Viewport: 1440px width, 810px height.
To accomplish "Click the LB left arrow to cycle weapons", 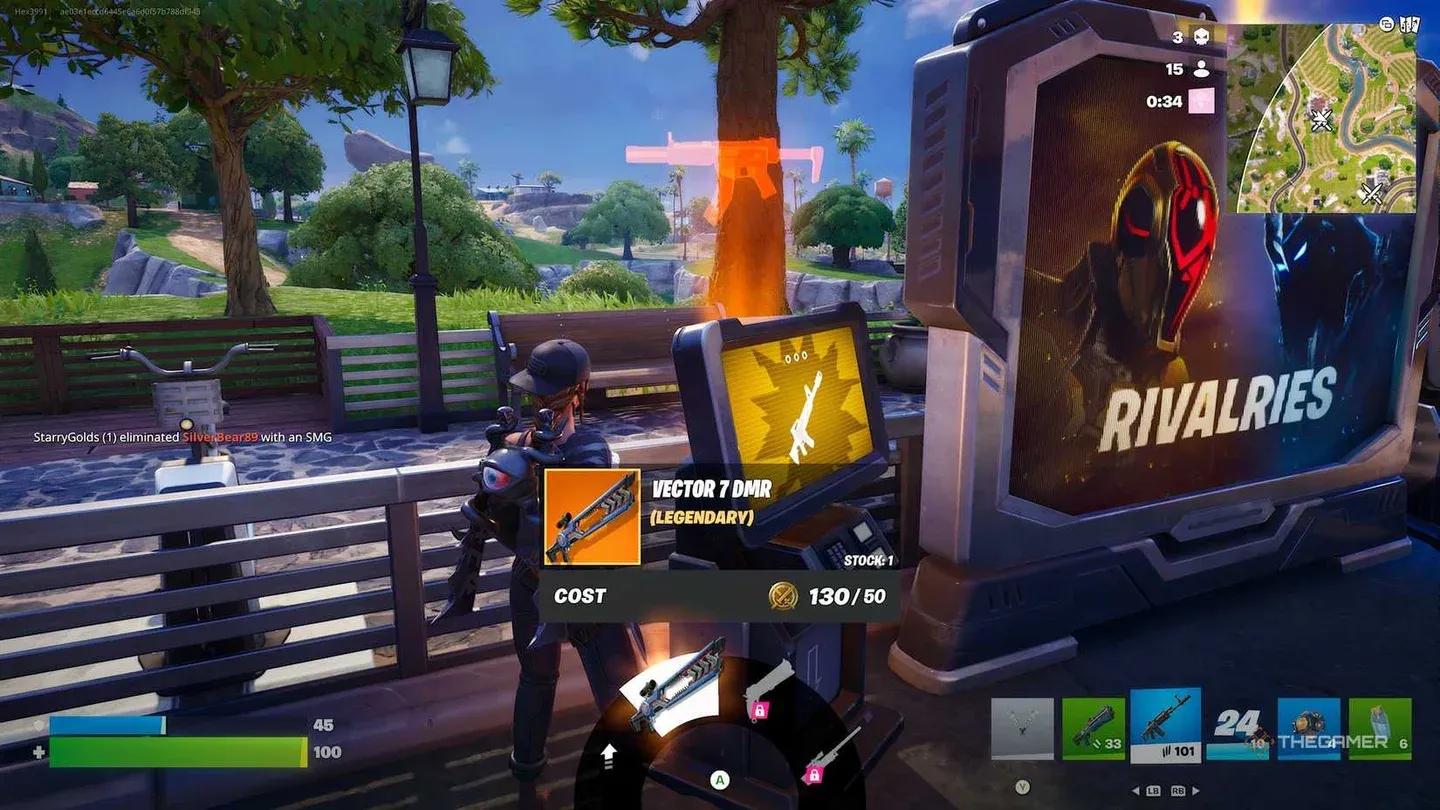I will point(1140,790).
